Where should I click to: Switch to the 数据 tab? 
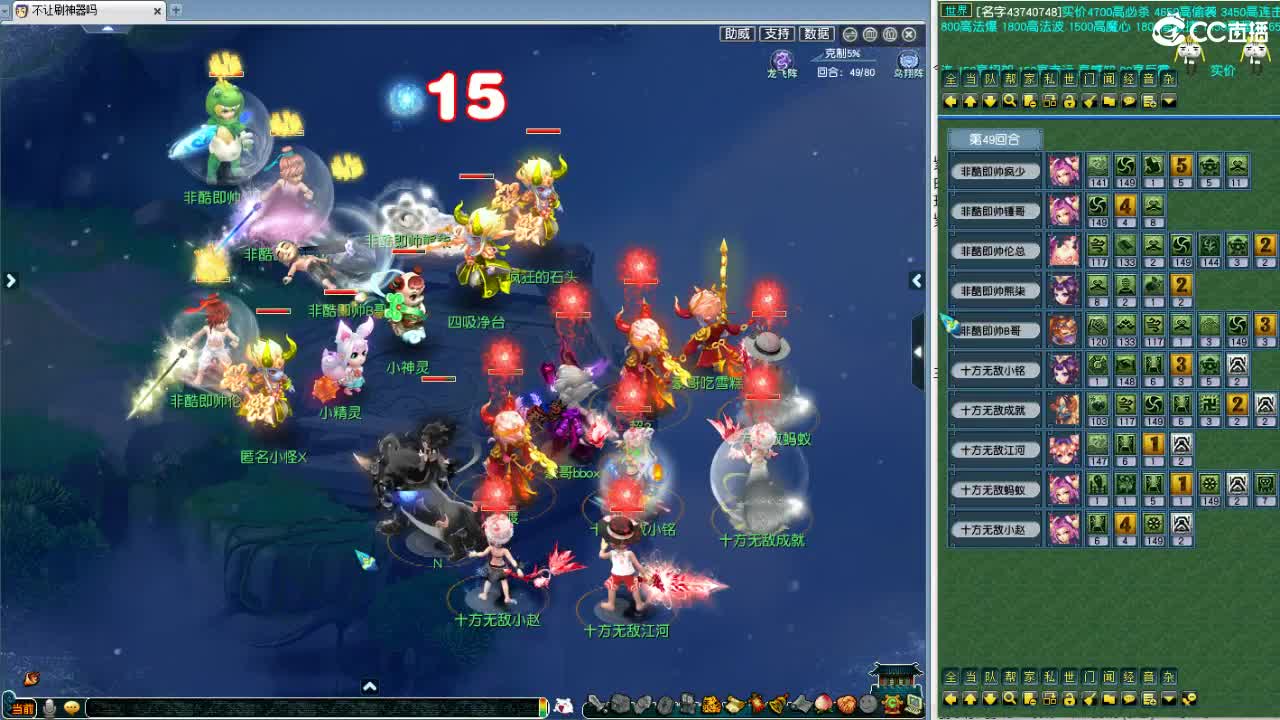(x=815, y=33)
